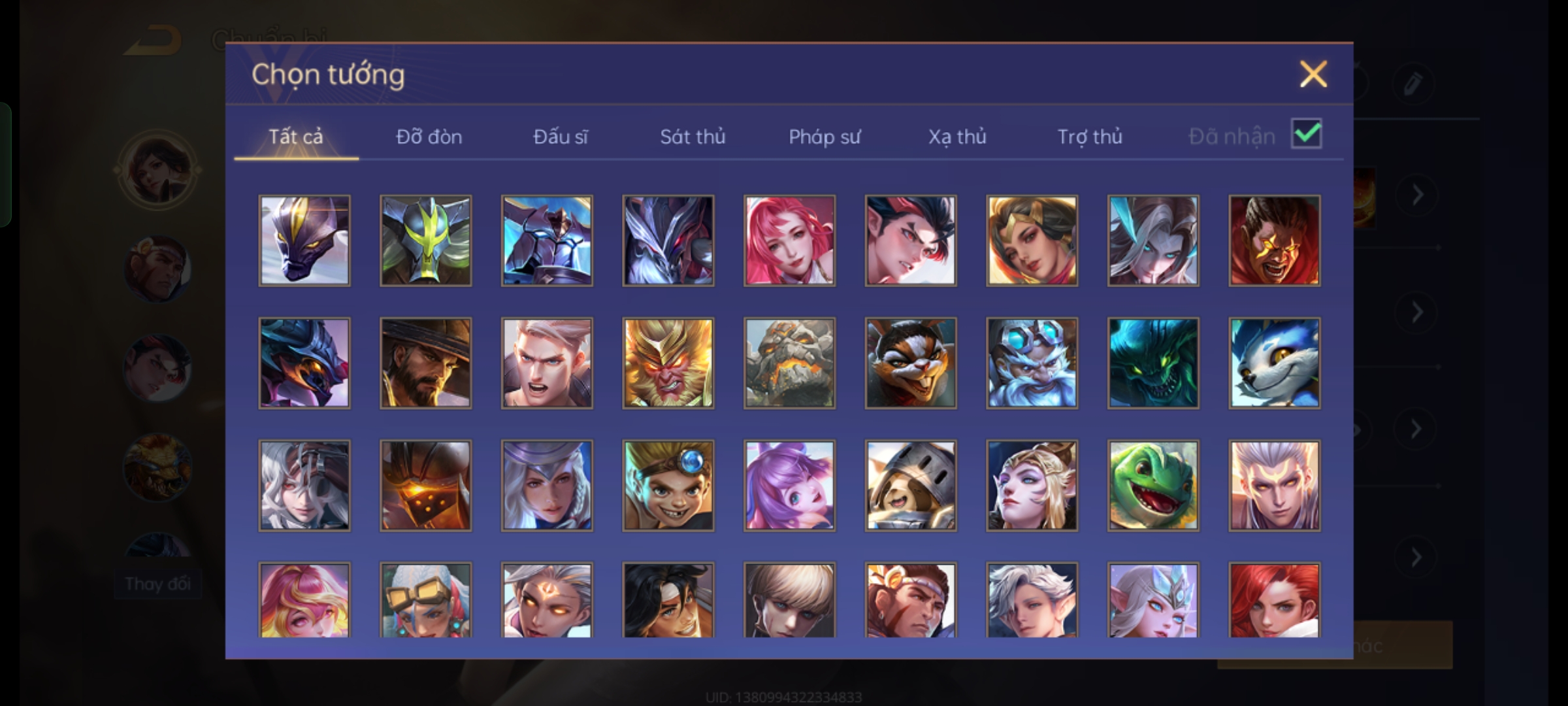Select the raccoon in knight helmet hero
Screen dimensions: 1568x706
click(x=910, y=485)
